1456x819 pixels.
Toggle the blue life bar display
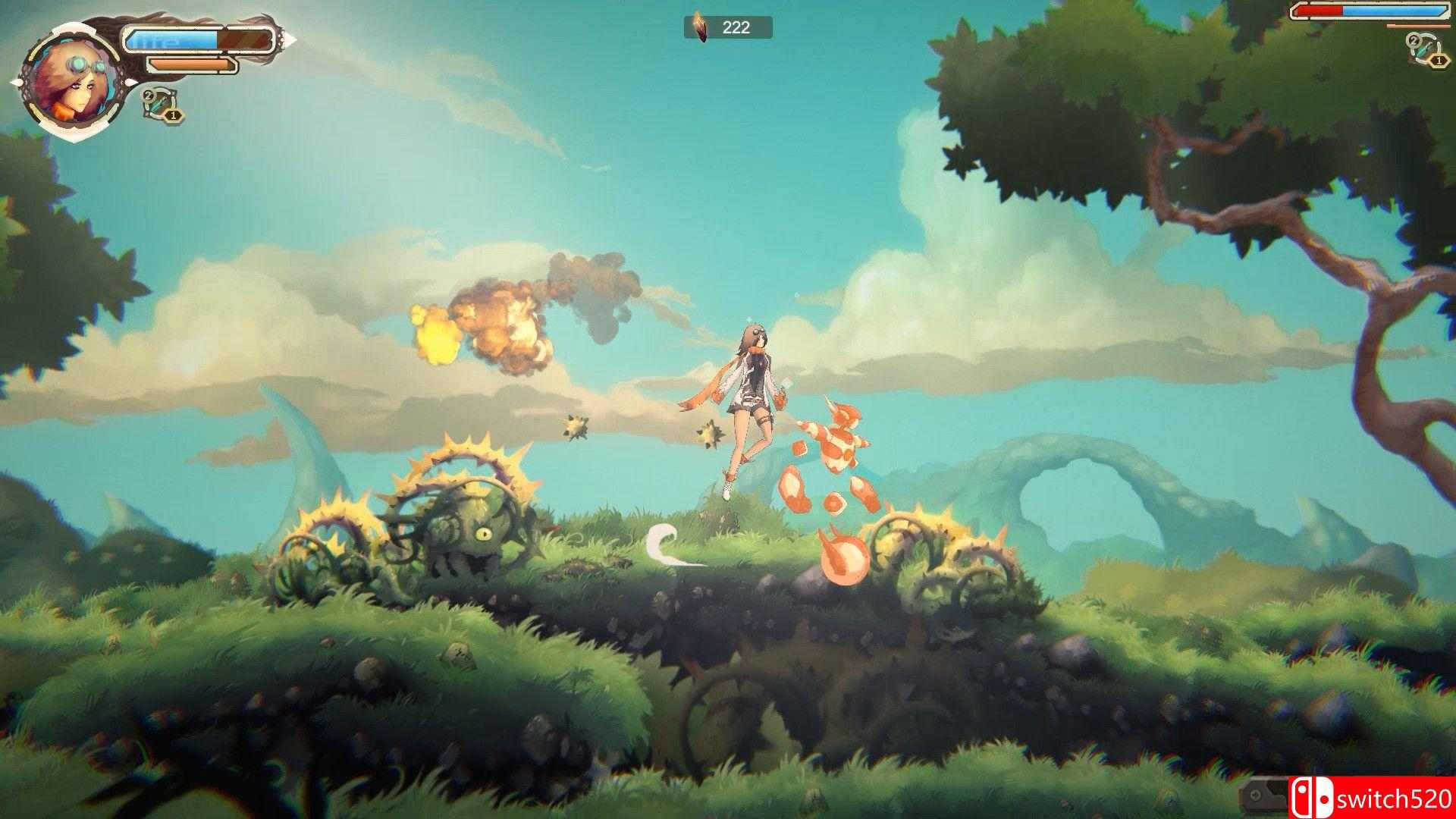click(171, 39)
